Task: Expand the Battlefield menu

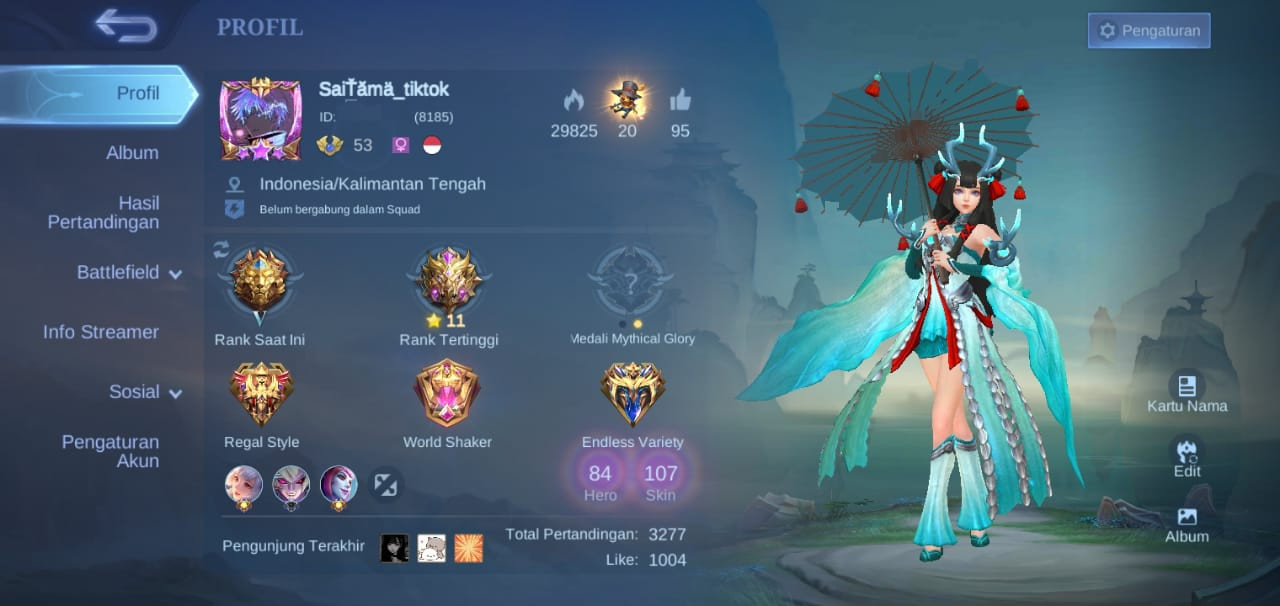Action: coord(129,272)
